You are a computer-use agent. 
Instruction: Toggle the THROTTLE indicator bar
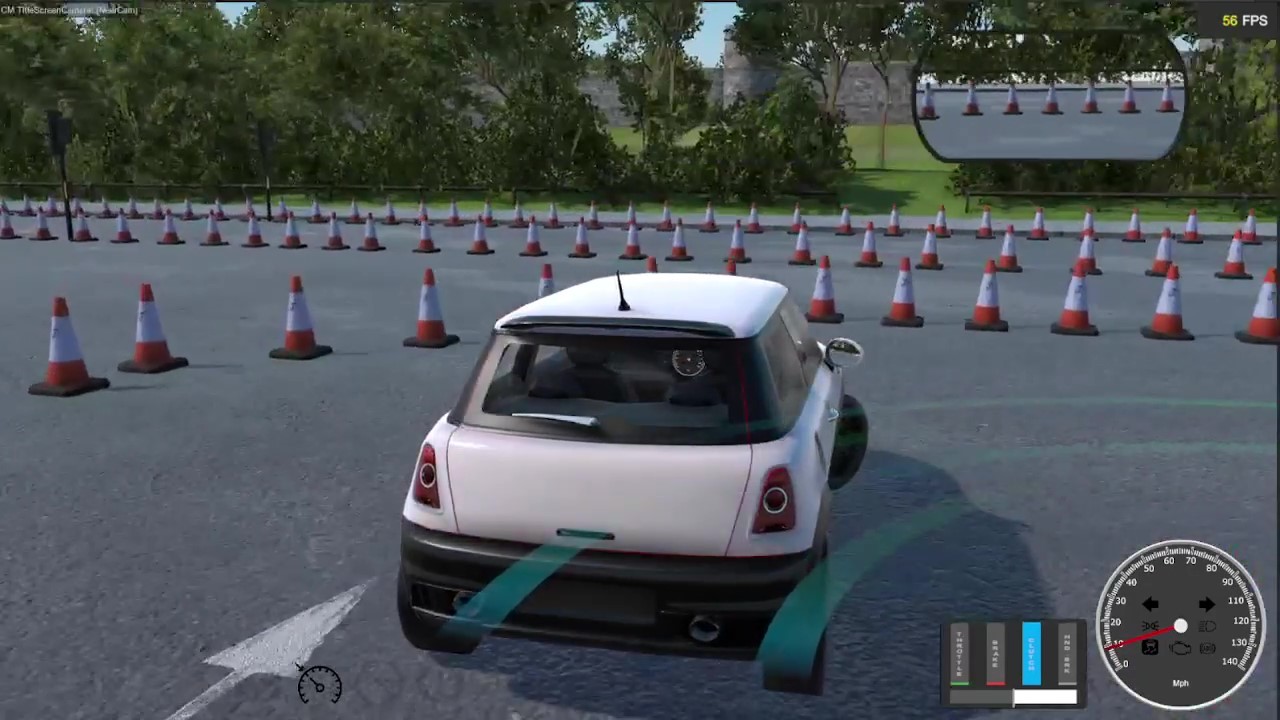pyautogui.click(x=959, y=655)
